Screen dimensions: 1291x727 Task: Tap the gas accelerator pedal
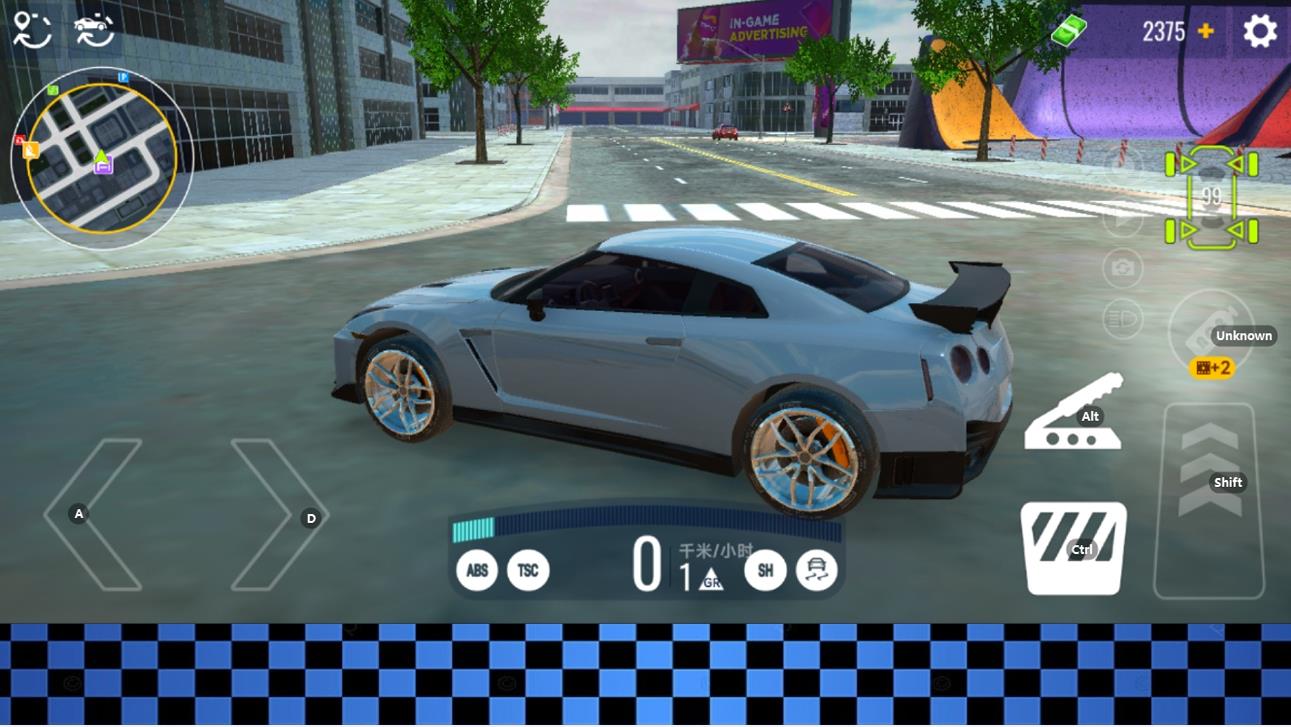point(1209,500)
